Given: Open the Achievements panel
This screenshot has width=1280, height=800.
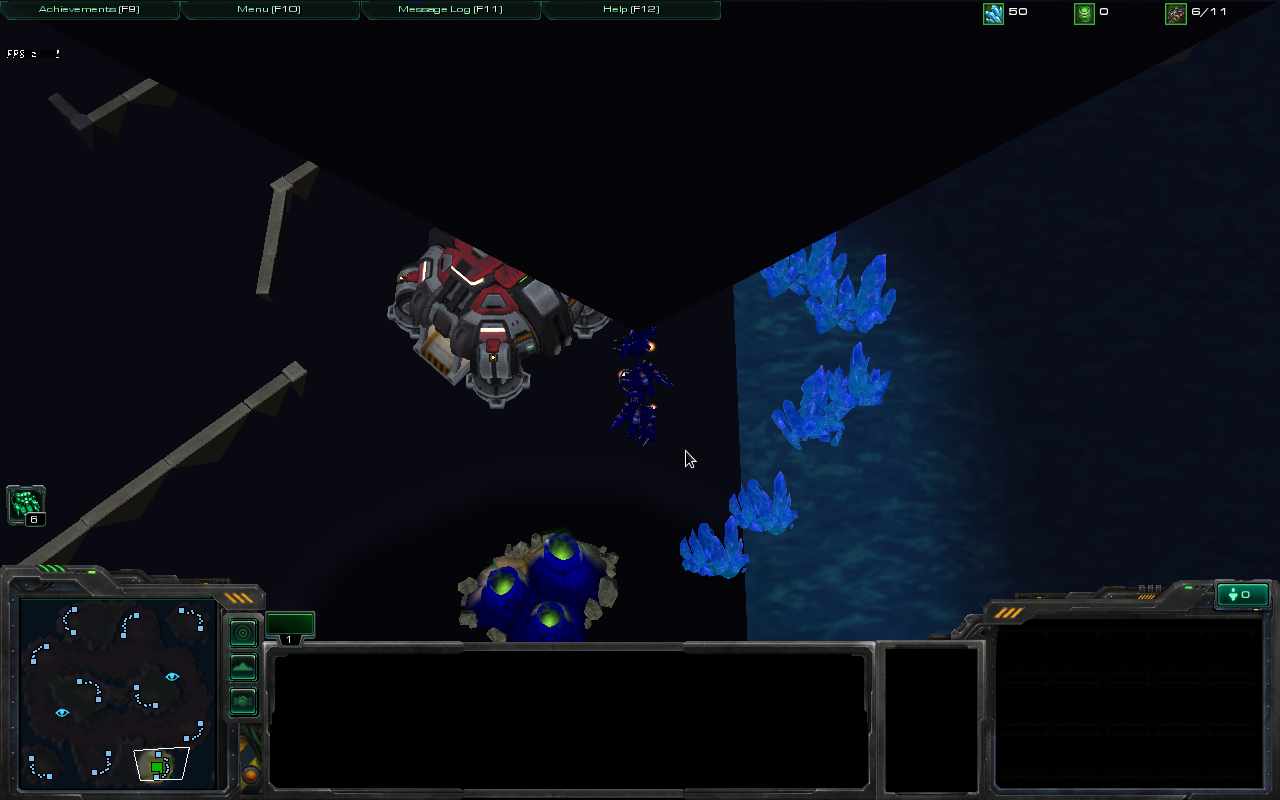Looking at the screenshot, I should (89, 10).
